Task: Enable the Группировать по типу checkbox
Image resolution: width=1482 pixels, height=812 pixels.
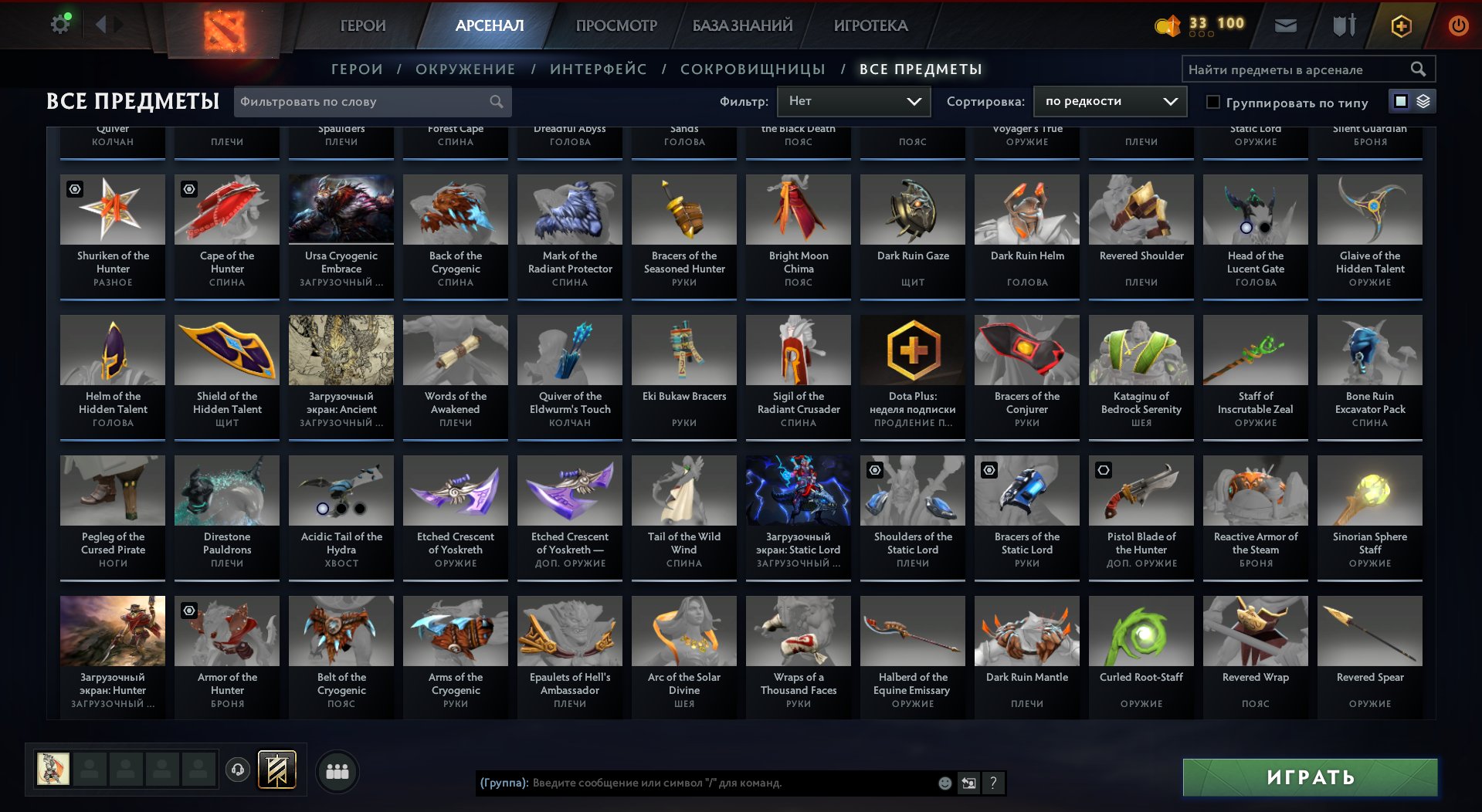Action: tap(1212, 102)
